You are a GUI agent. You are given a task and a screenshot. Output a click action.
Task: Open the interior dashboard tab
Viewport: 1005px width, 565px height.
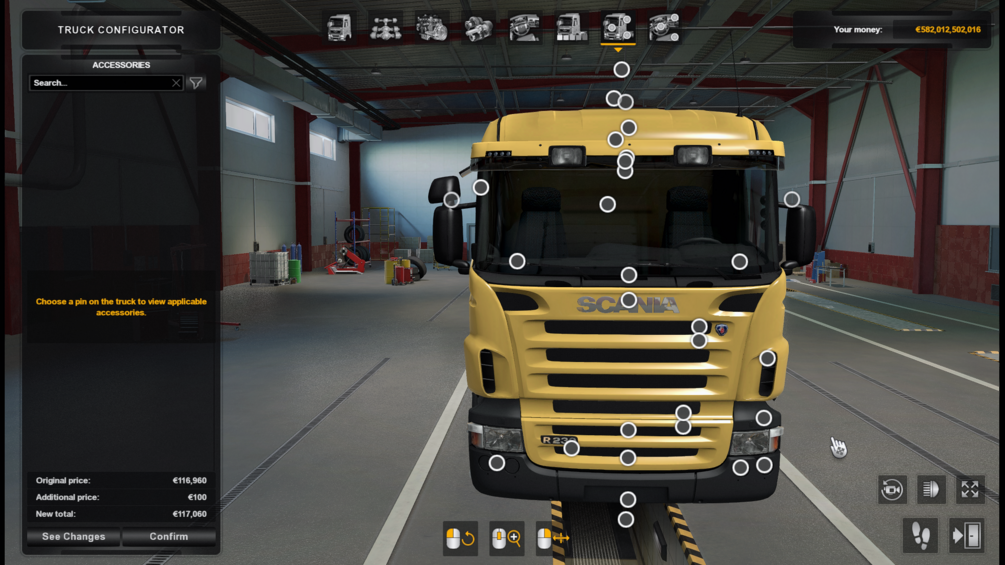525,28
